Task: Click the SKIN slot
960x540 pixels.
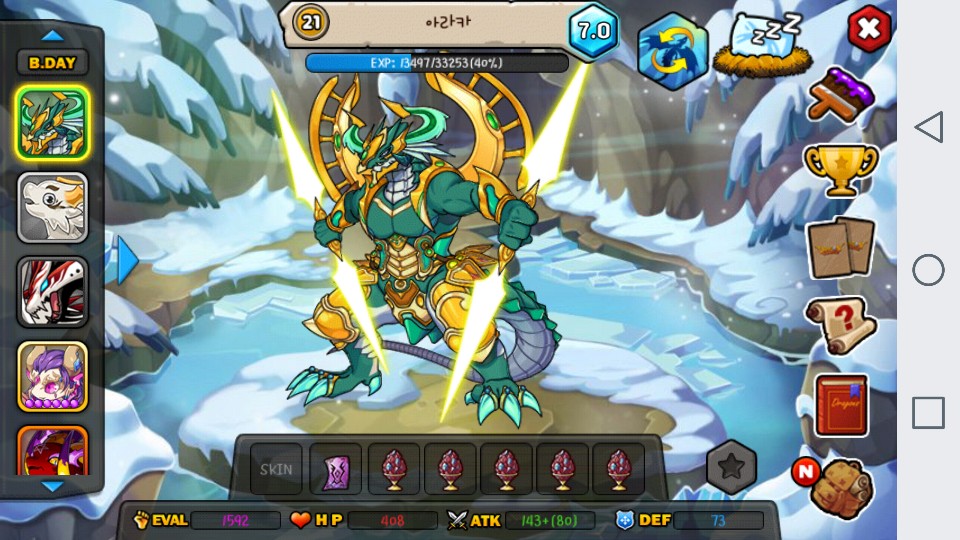Action: 276,469
